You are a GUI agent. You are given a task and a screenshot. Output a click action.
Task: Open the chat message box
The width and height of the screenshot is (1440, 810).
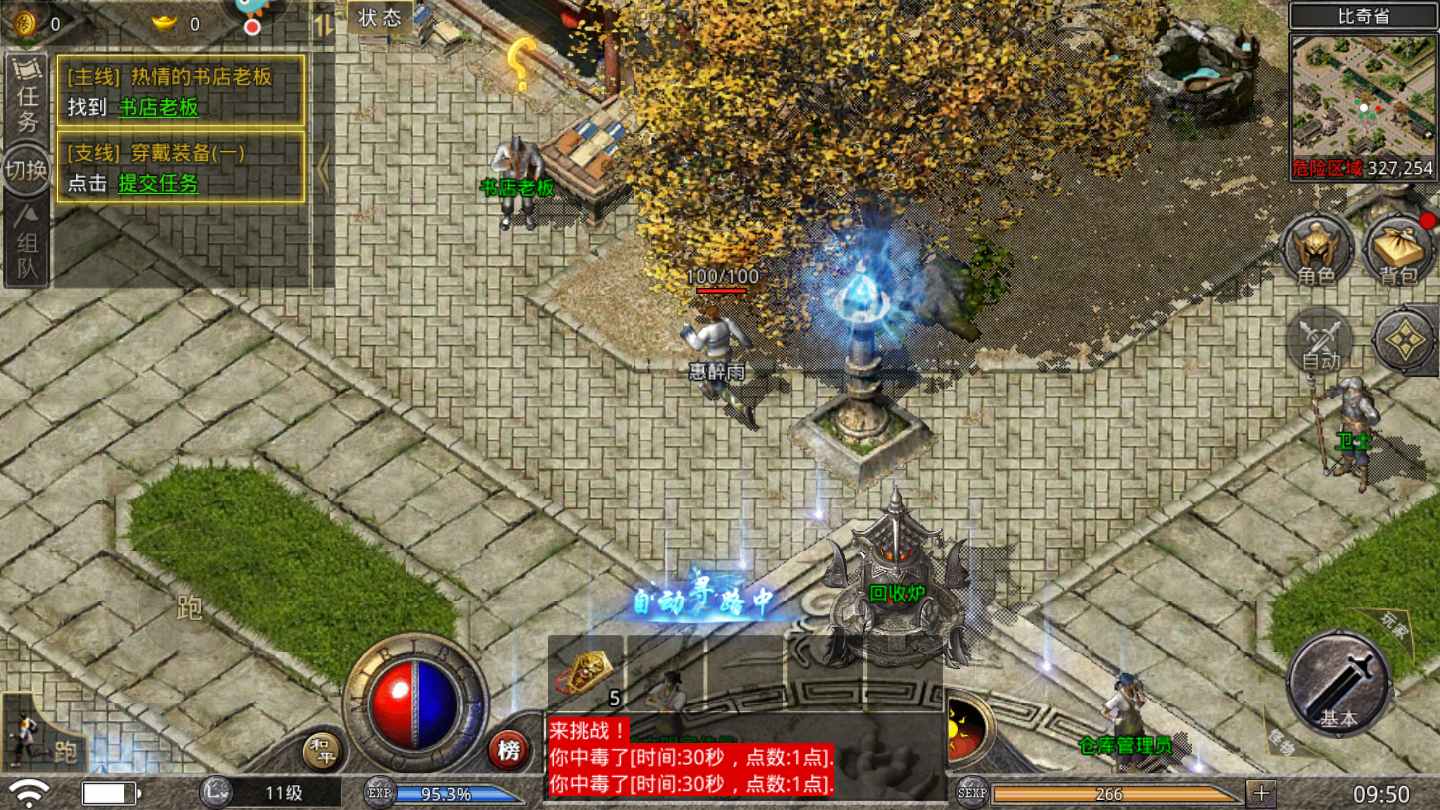[690, 757]
